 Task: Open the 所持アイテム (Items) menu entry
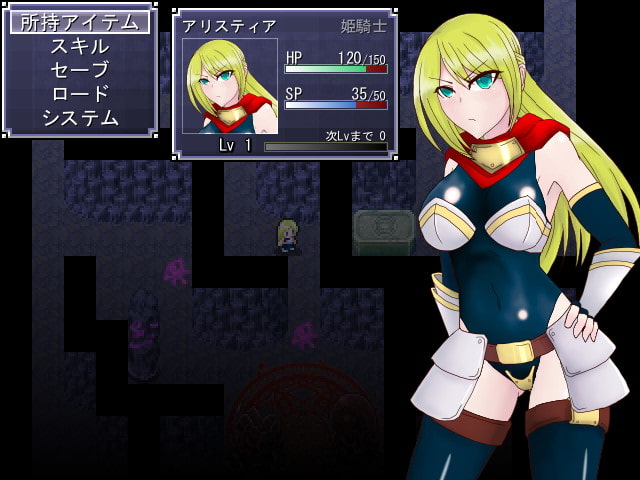point(80,22)
